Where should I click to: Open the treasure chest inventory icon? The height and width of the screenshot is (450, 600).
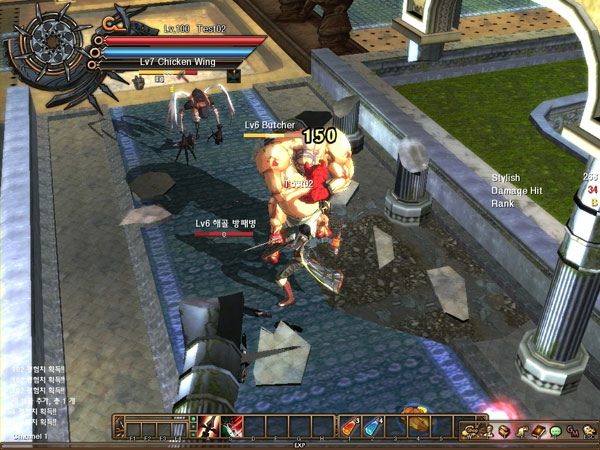click(504, 430)
